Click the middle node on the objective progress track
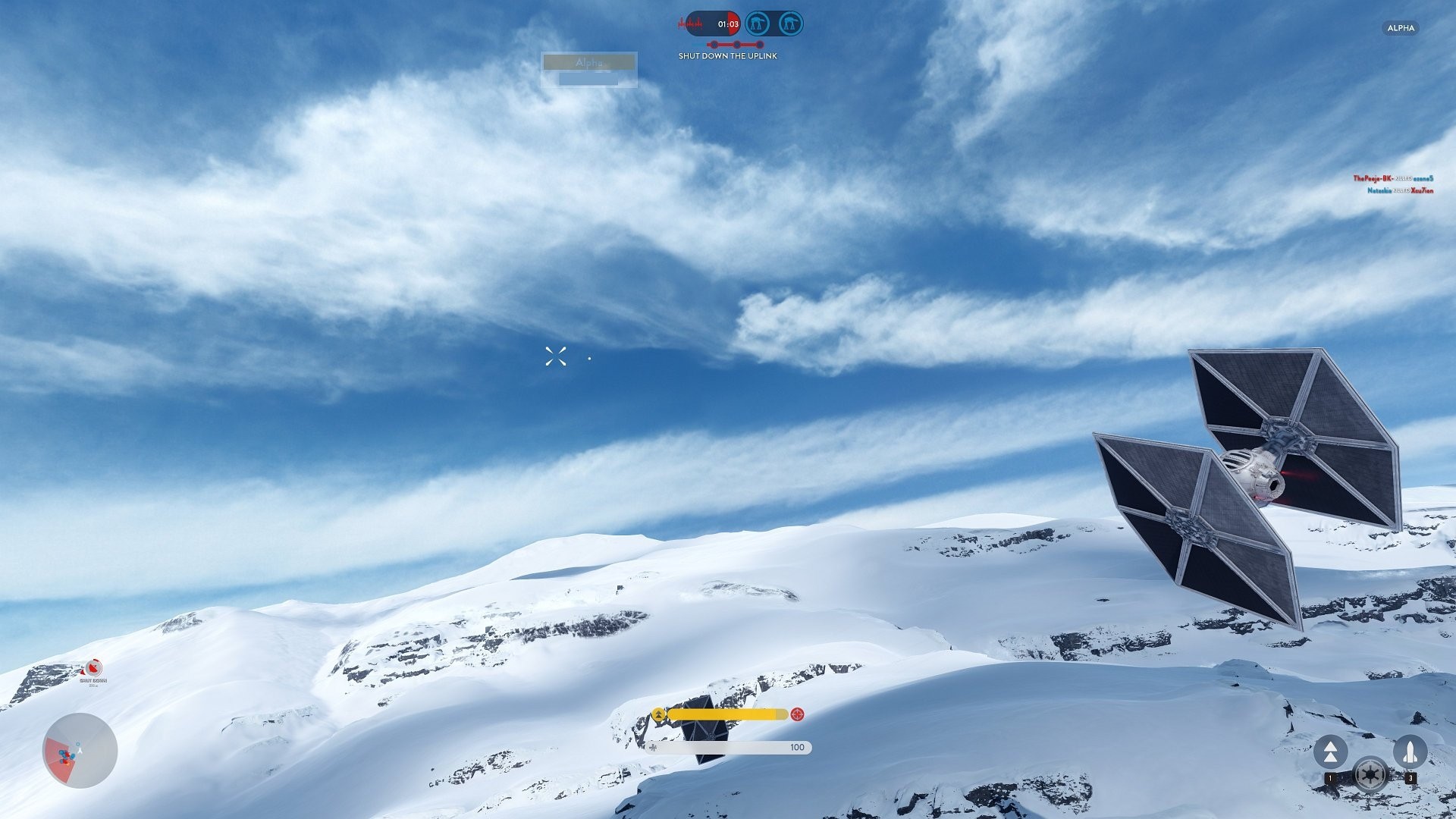The width and height of the screenshot is (1456, 819). click(x=736, y=44)
